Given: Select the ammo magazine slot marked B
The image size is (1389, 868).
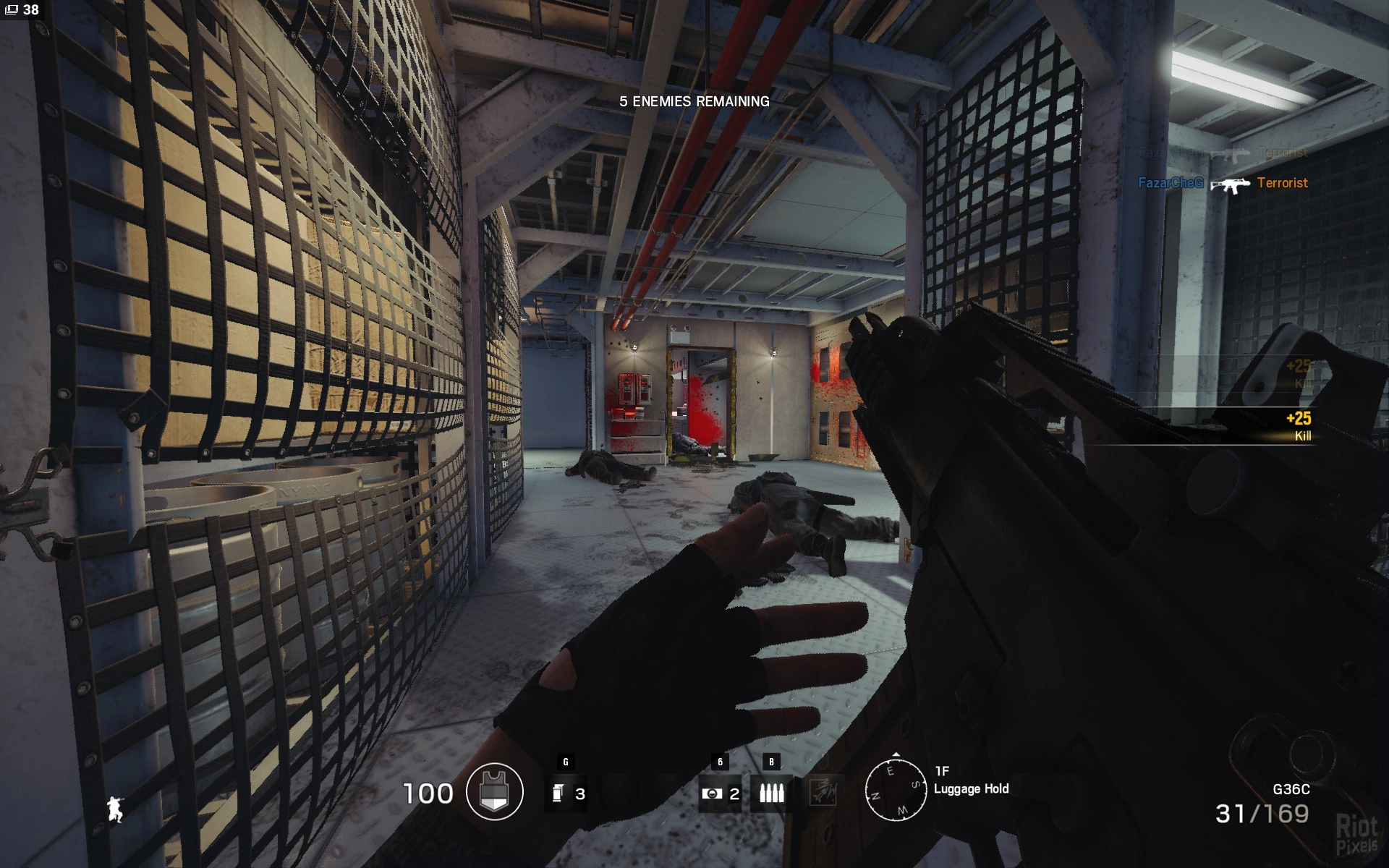Looking at the screenshot, I should tap(771, 793).
